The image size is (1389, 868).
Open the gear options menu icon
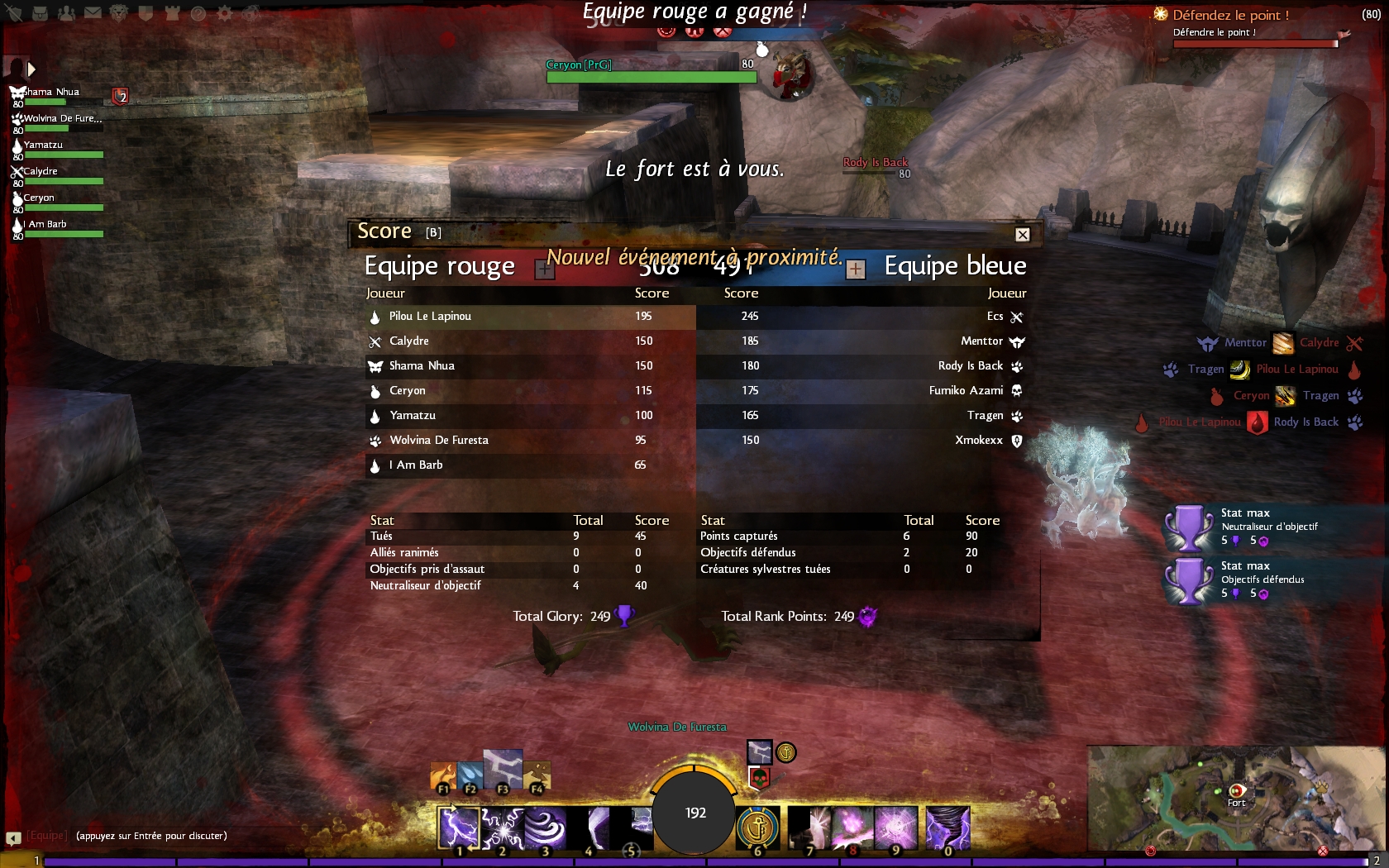pyautogui.click(x=224, y=13)
